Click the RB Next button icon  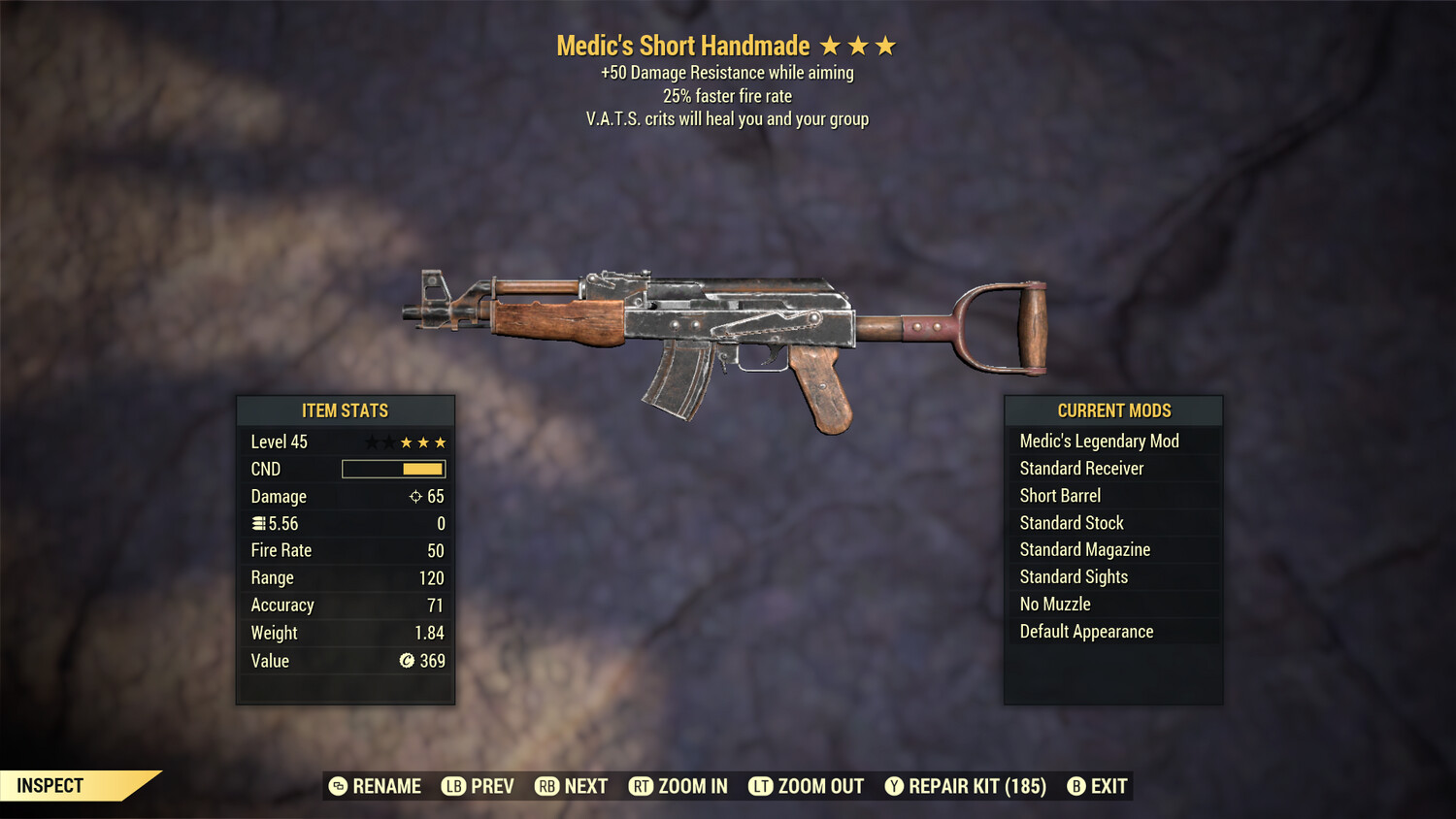point(546,786)
